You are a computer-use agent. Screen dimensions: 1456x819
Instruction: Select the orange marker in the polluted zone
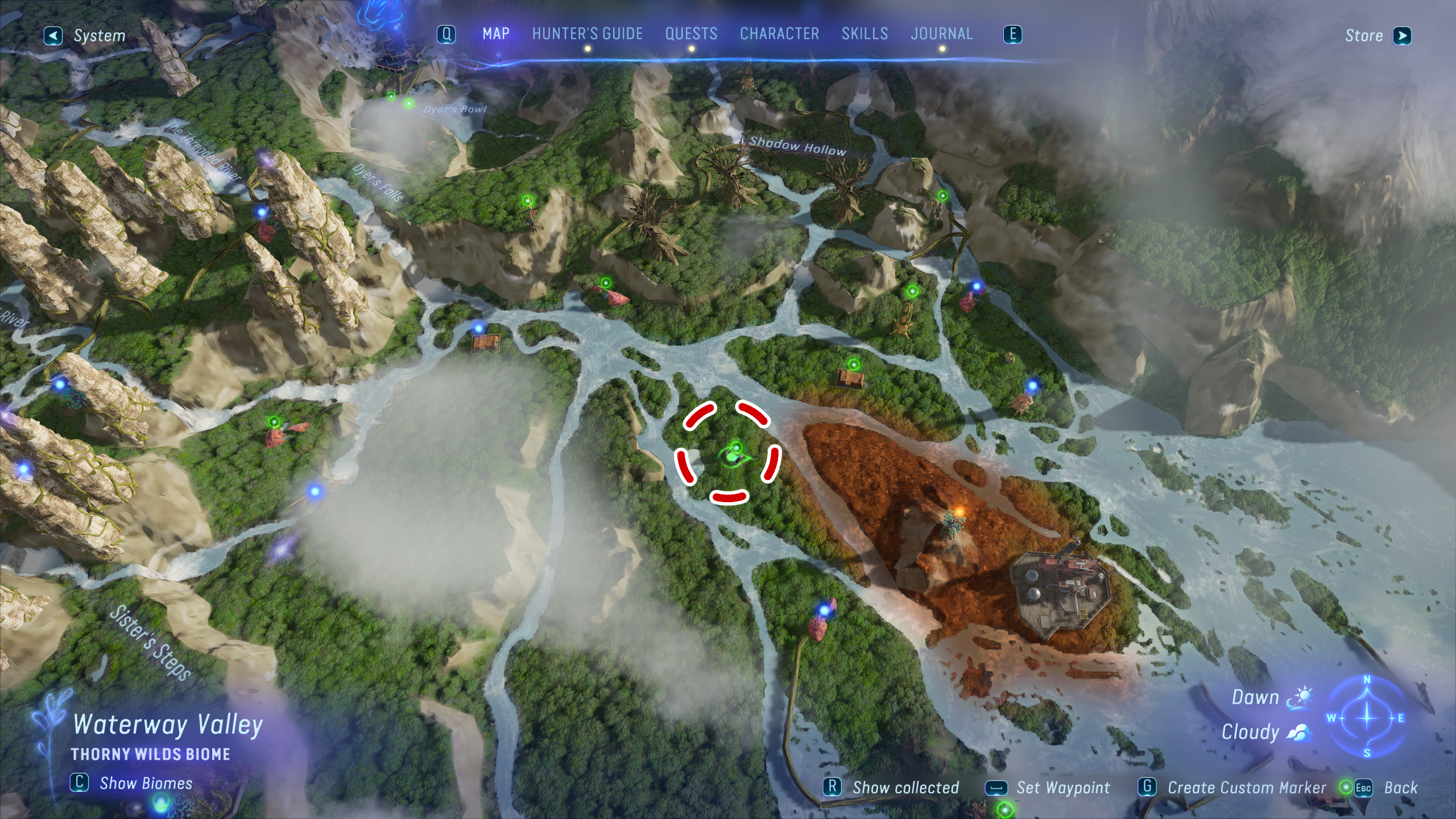pyautogui.click(x=959, y=512)
